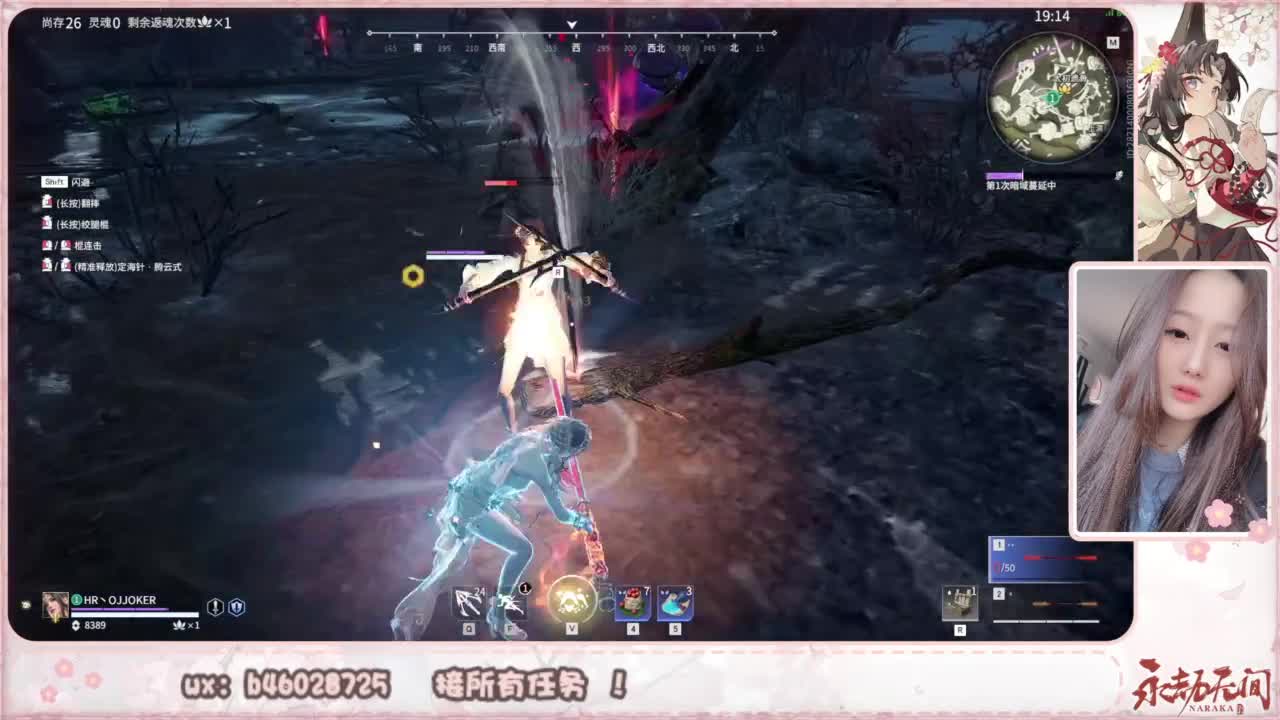Use the food item in slot 4
The image size is (1280, 720).
point(632,600)
